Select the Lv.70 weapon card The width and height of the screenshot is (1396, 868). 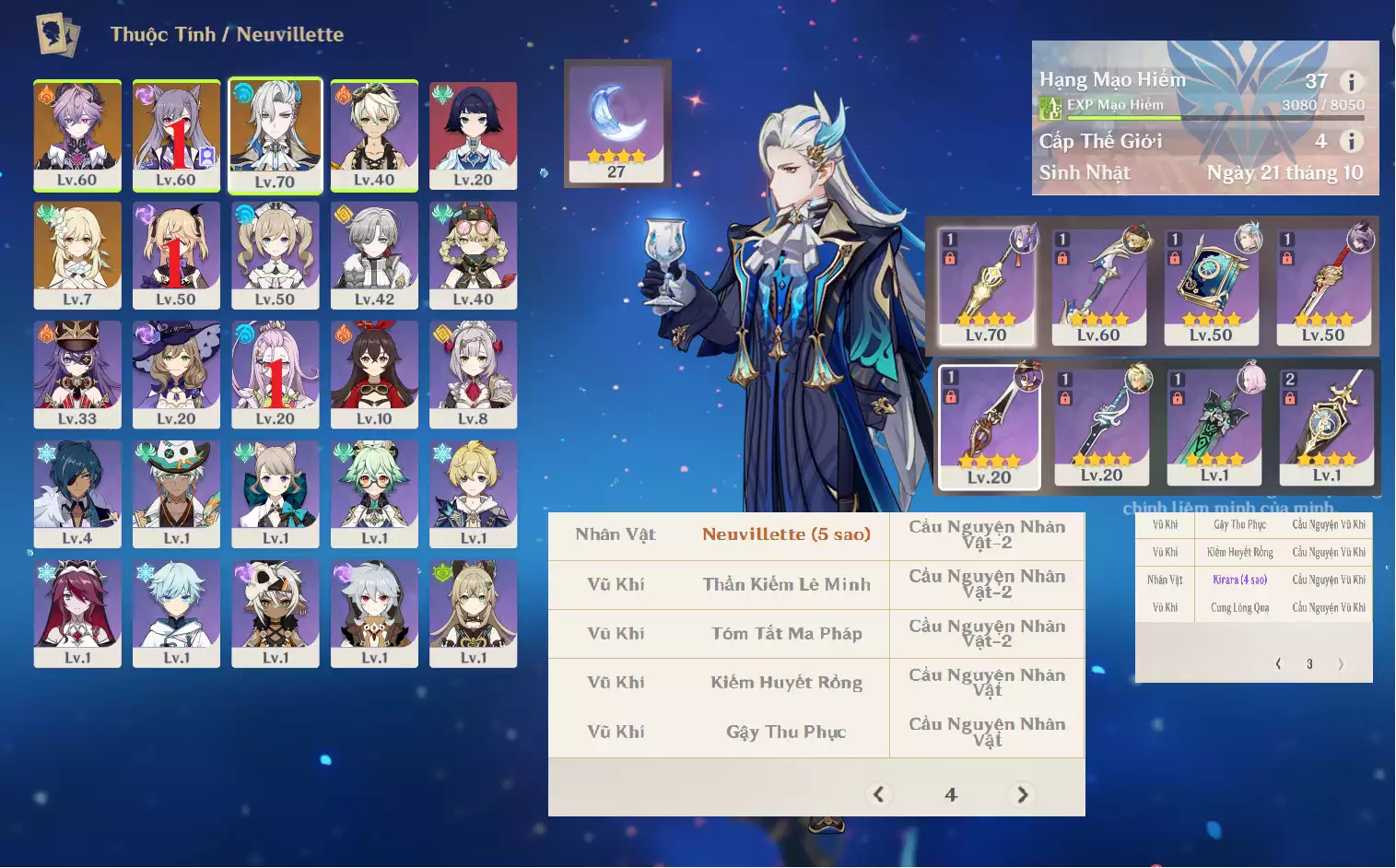pyautogui.click(x=986, y=286)
